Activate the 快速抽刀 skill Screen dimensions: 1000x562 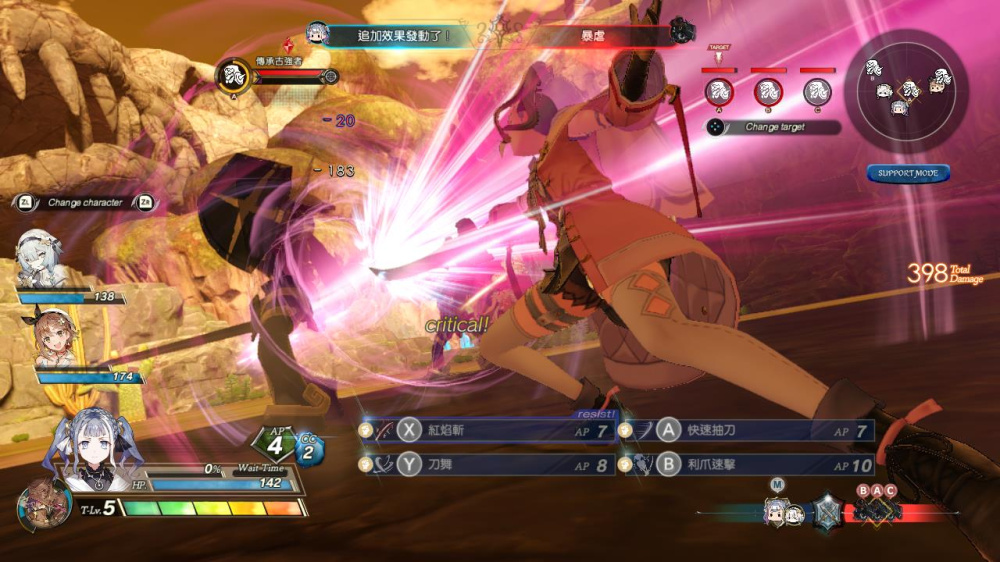pos(747,431)
